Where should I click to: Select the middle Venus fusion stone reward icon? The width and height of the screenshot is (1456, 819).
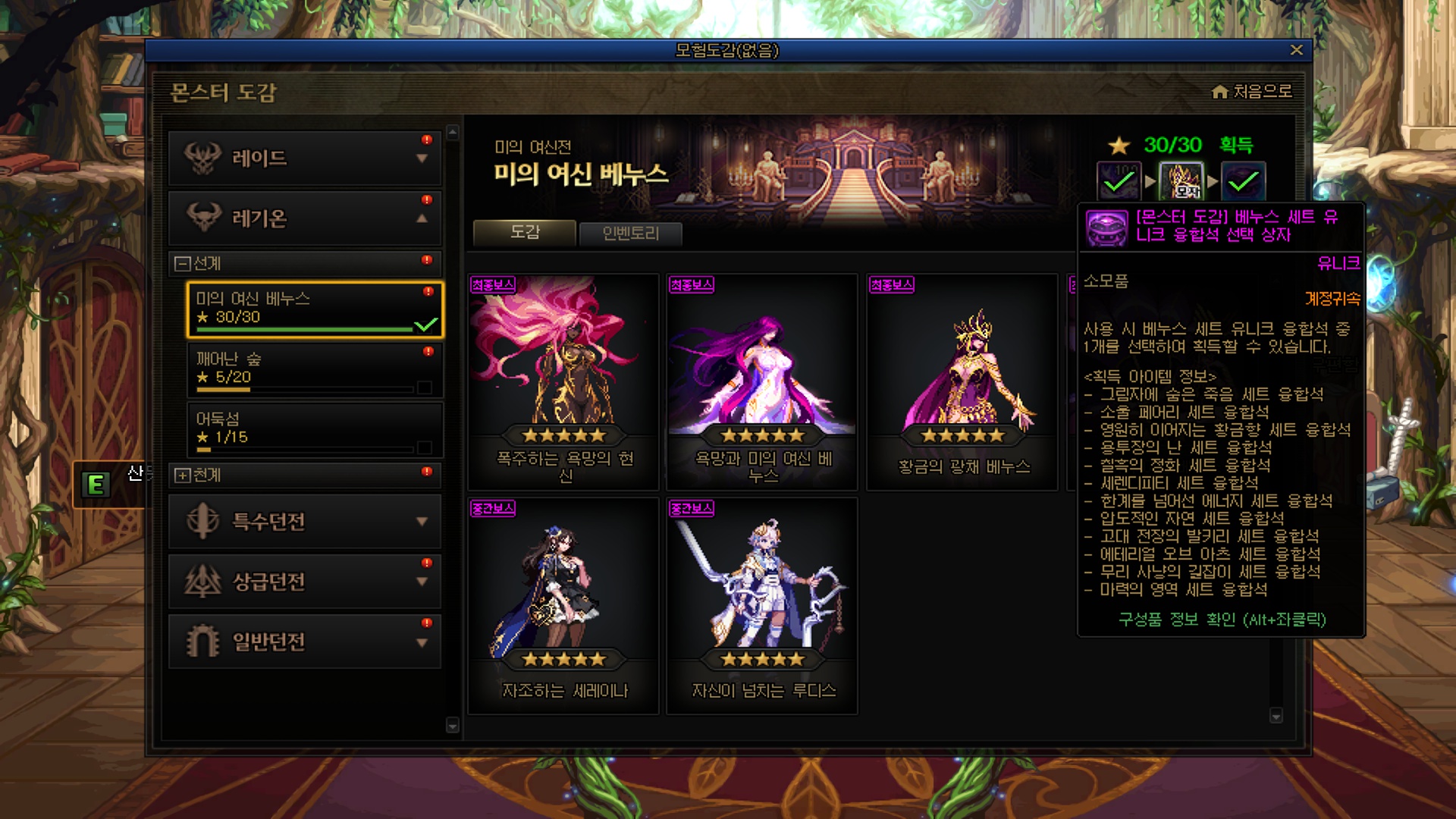pos(1181,182)
